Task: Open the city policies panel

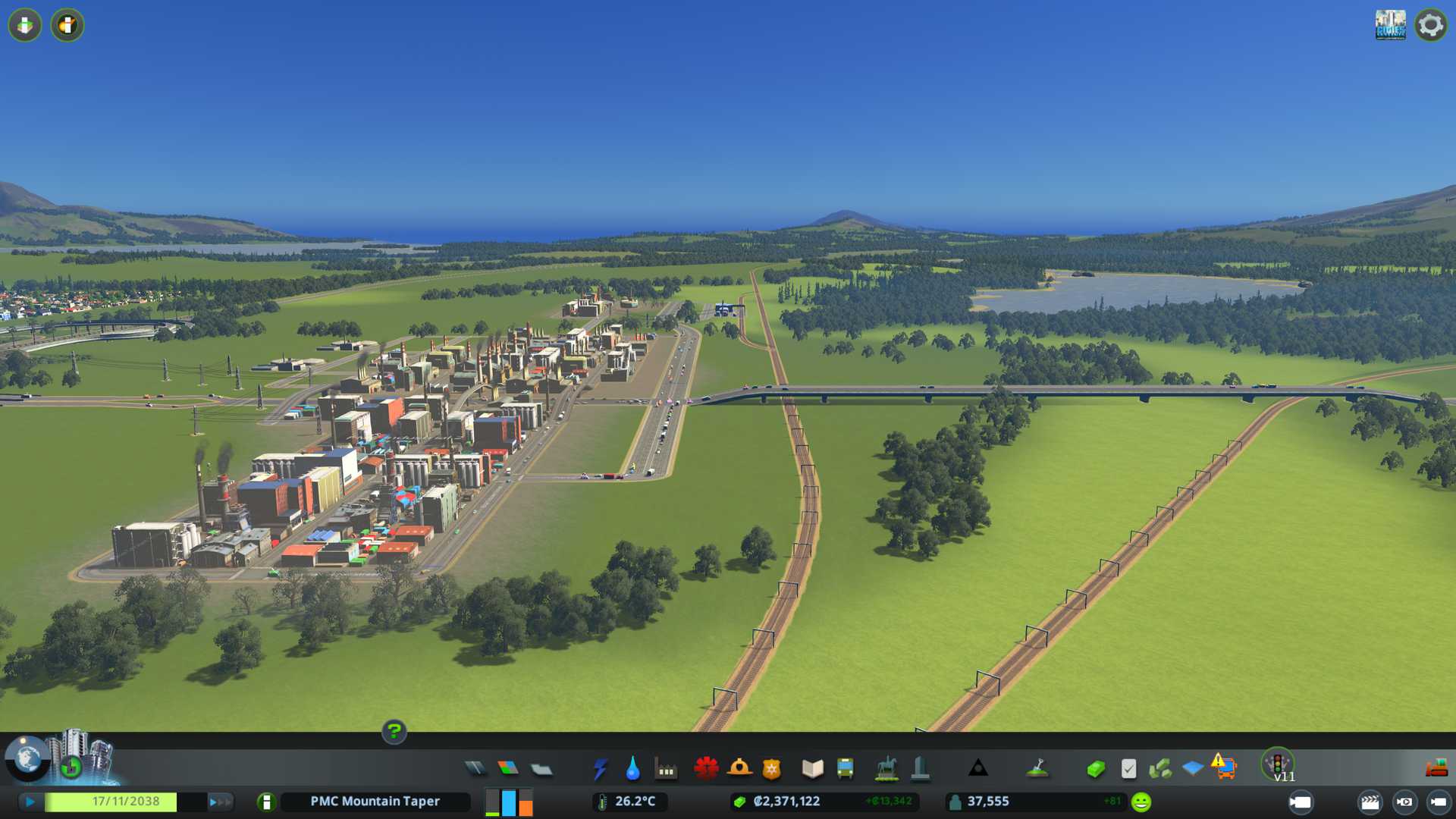Action: click(1128, 769)
